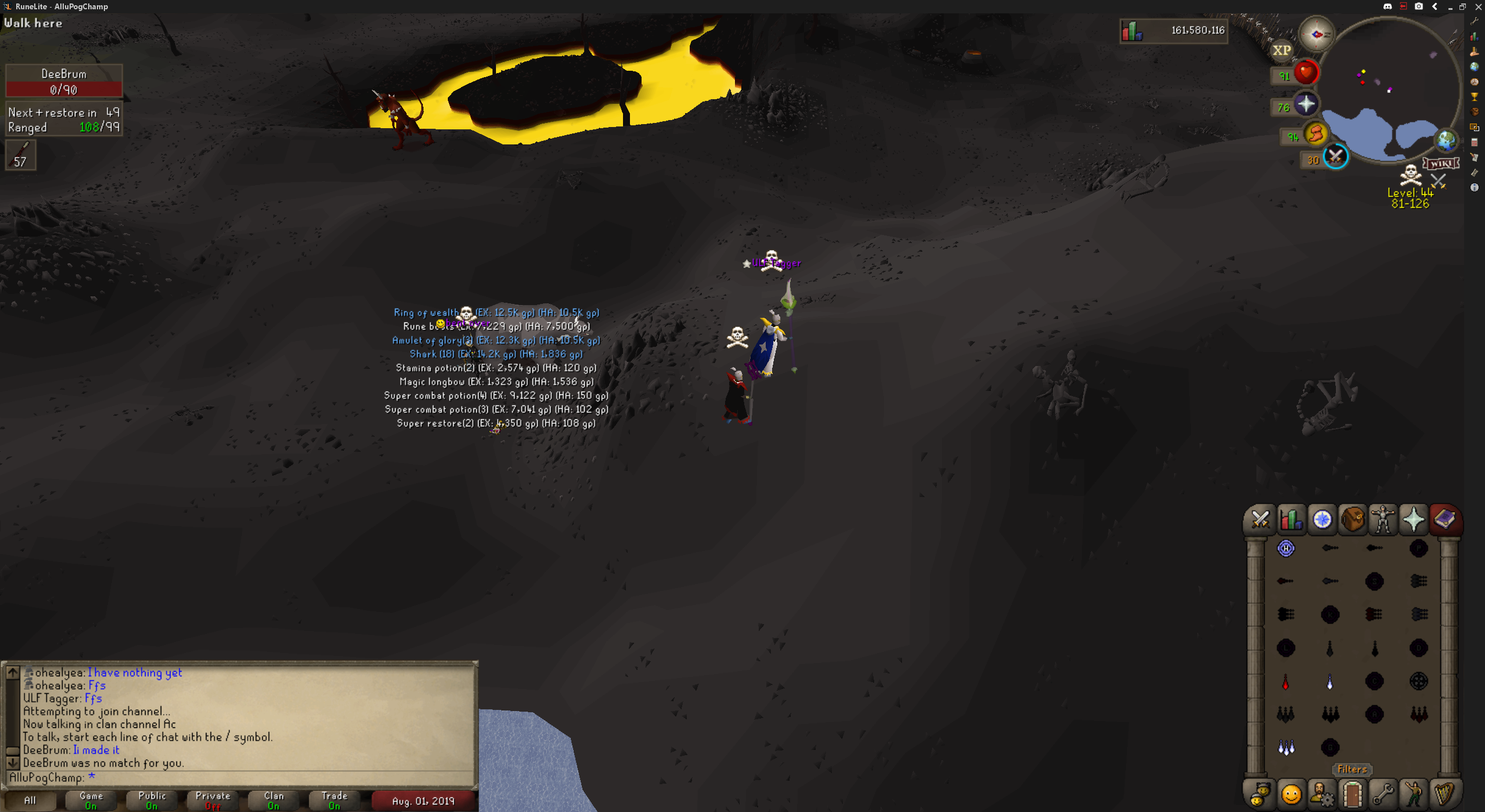
Task: Activate the special attack orb
Action: pyautogui.click(x=1336, y=157)
